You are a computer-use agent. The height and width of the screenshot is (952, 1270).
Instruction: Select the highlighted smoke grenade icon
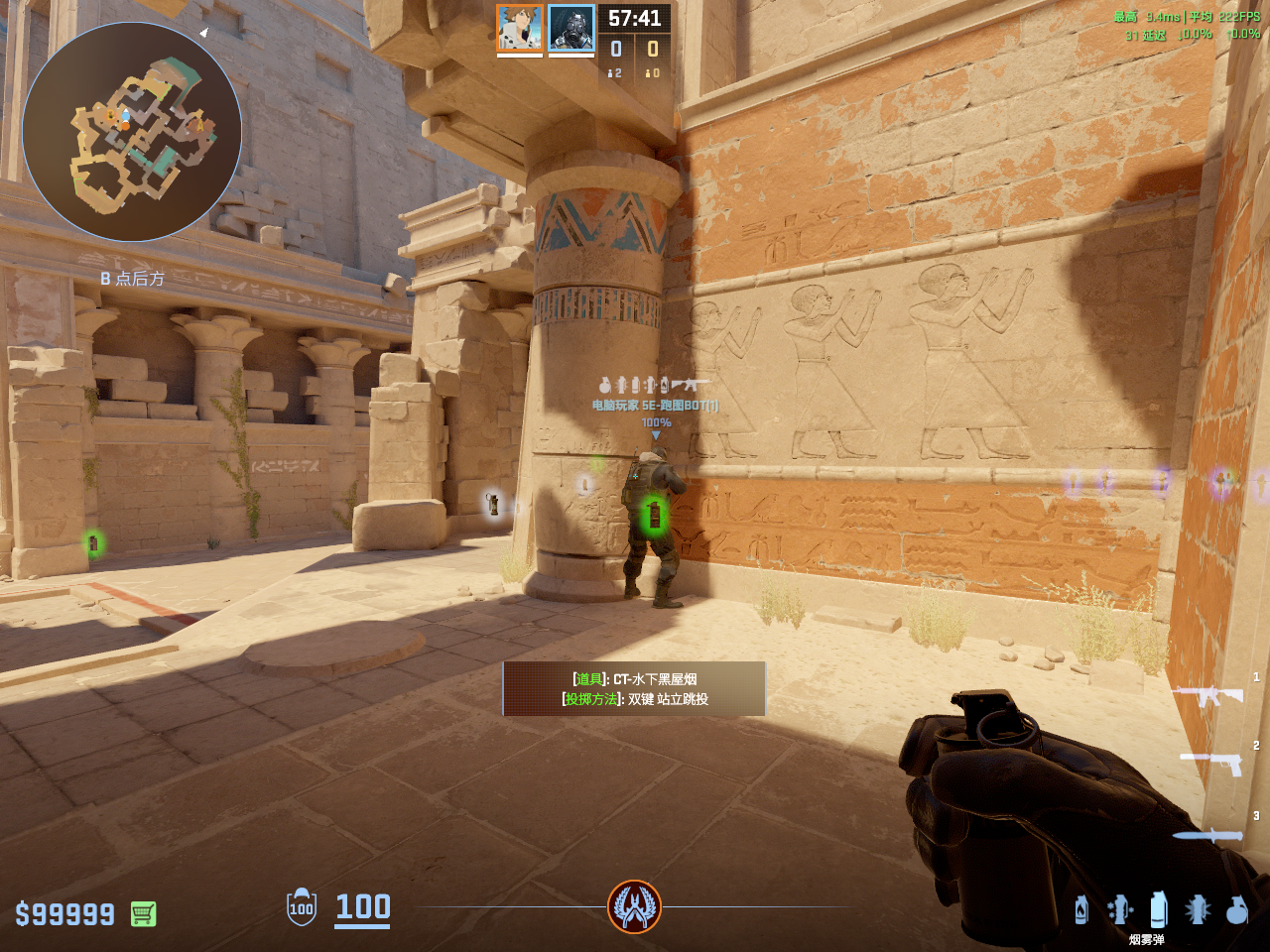[1158, 908]
